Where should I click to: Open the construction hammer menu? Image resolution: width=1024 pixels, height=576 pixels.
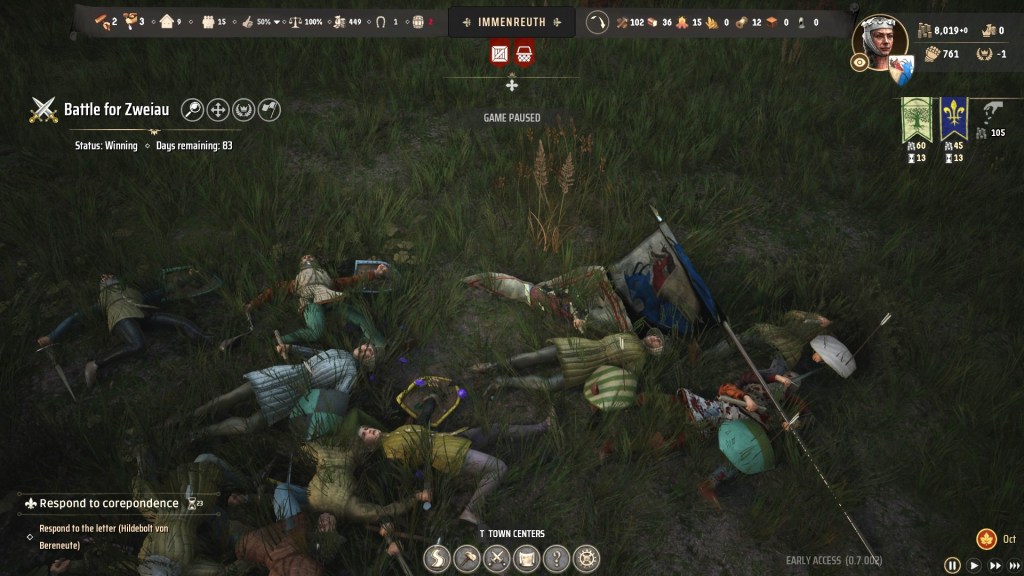coord(467,558)
